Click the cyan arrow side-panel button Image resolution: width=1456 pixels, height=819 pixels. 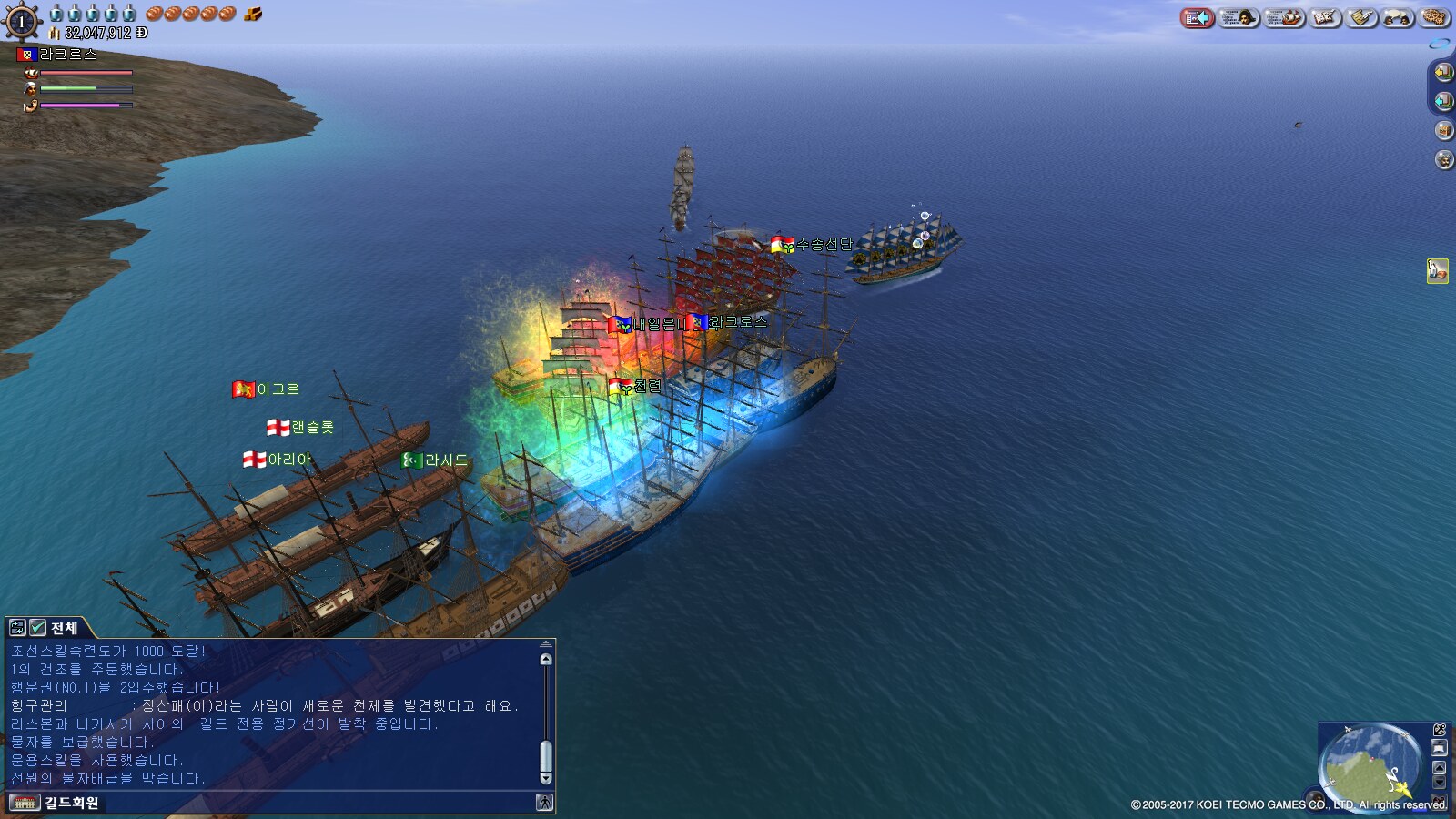coord(1443,100)
